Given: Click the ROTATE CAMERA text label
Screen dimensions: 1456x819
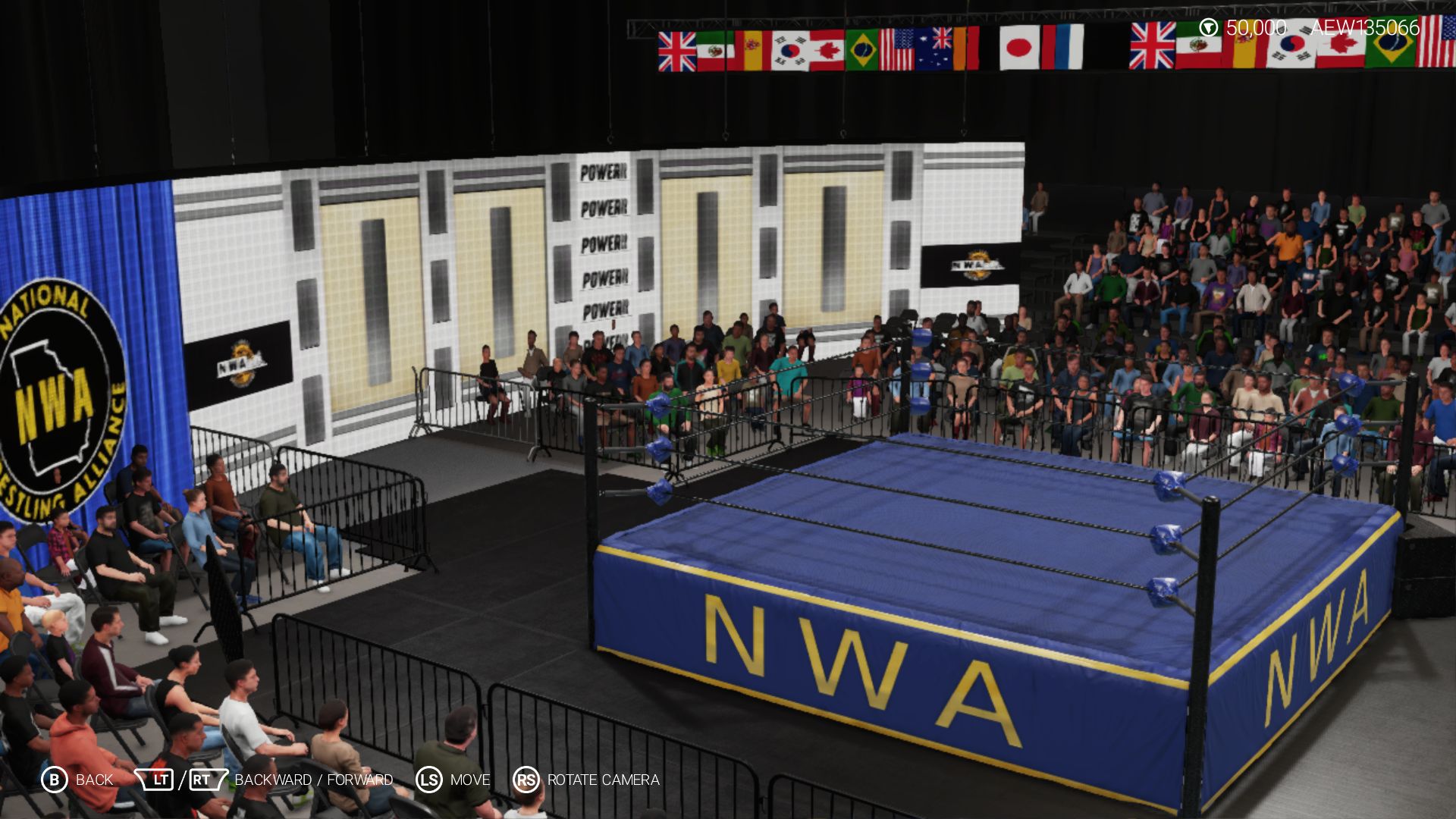Looking at the screenshot, I should pyautogui.click(x=604, y=779).
